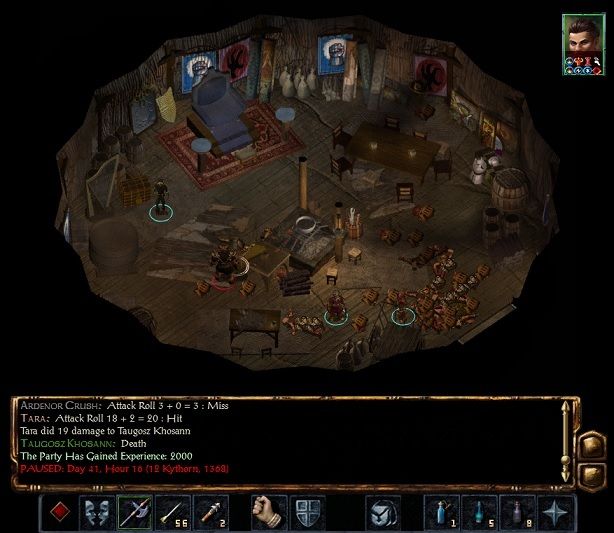Image resolution: width=614 pixels, height=533 pixels.
Task: Click the upper gold button beside the log
Action: coord(591,445)
